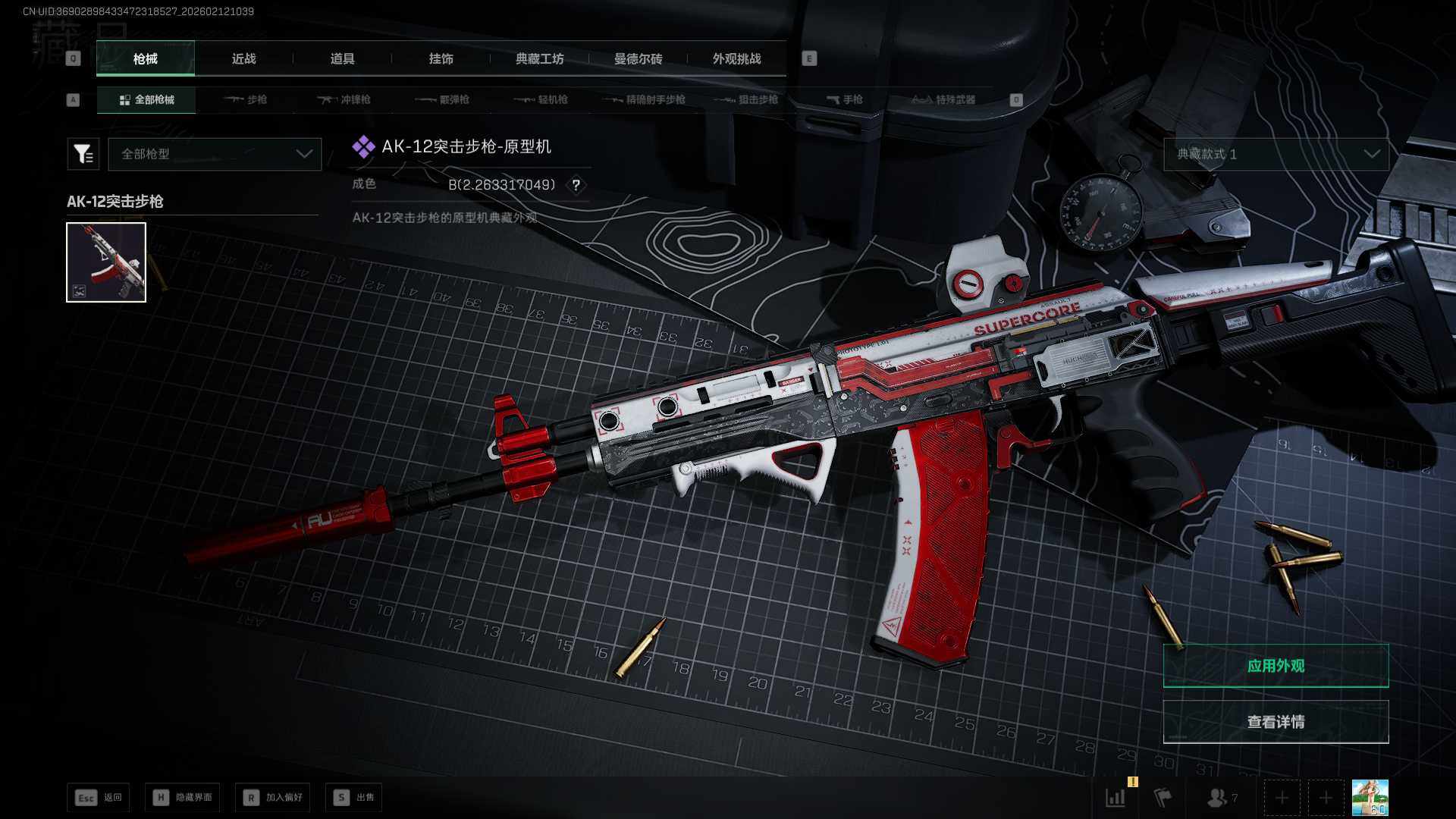Switch to the 曼德尔砖 tab
Image resolution: width=1456 pixels, height=819 pixels.
coord(638,58)
